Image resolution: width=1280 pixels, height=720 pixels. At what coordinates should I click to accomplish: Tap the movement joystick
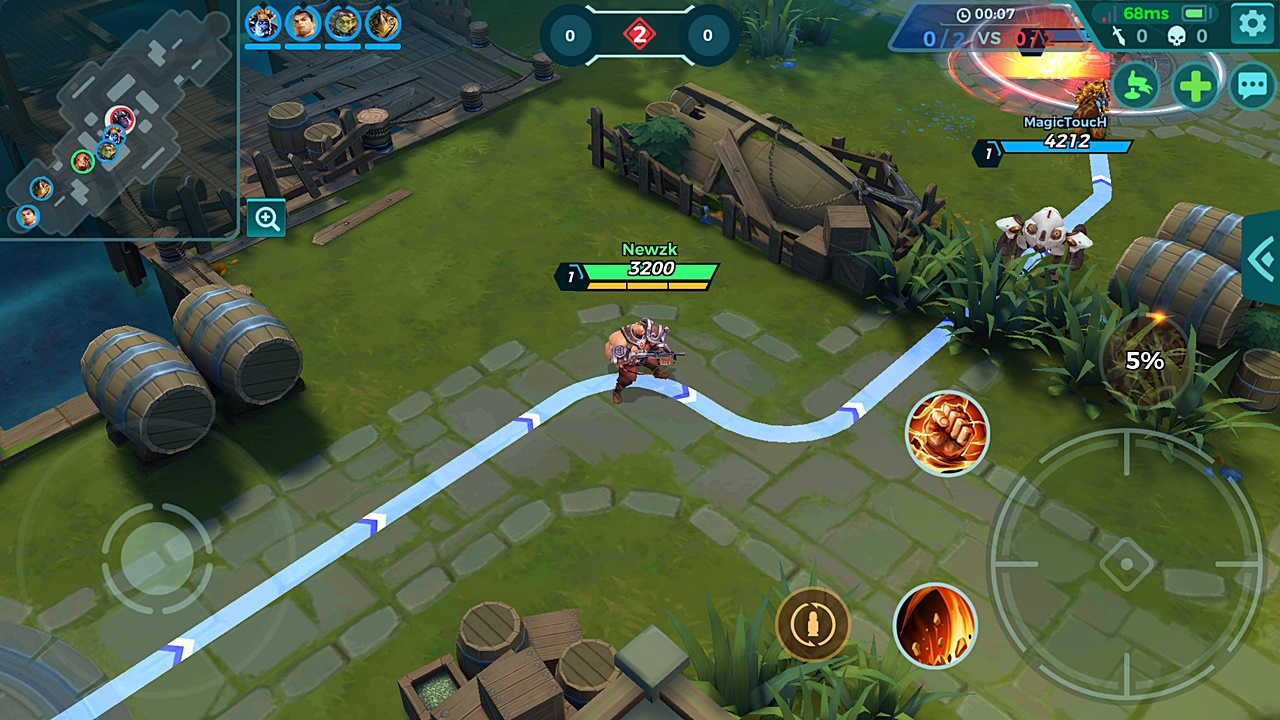[x=157, y=558]
